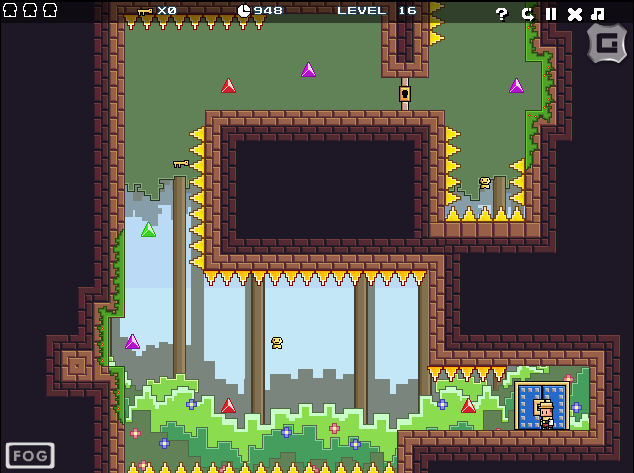Click the grey G logo badge
634x473 pixels.
coord(607,44)
